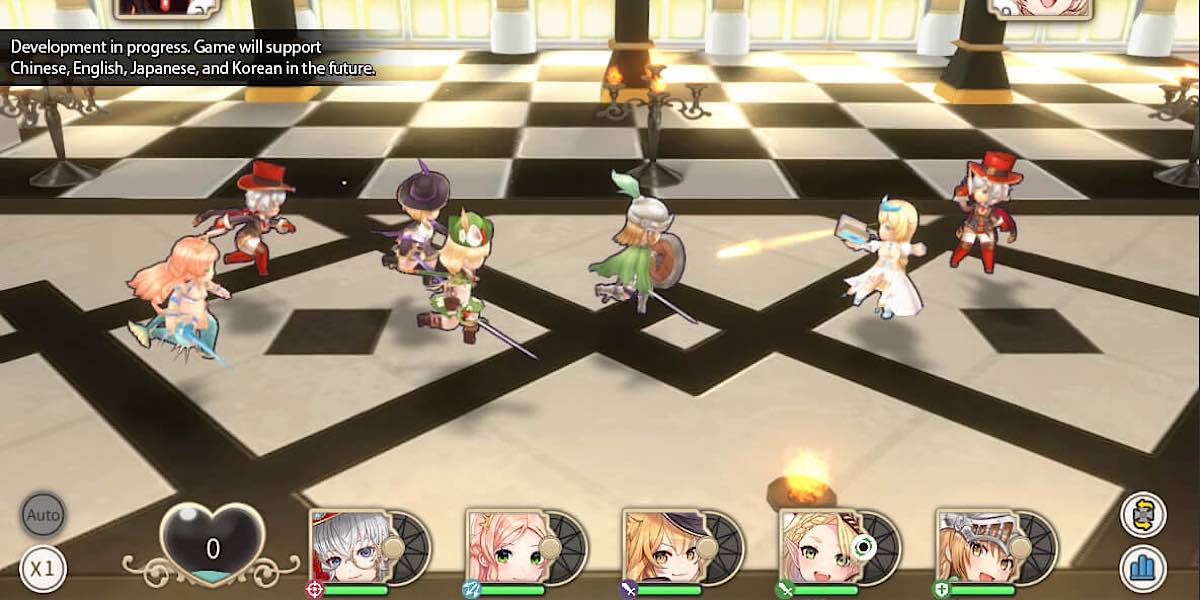Select the silver-haired girl with glasses portrait
Image resolution: width=1200 pixels, height=600 pixels.
tap(350, 548)
